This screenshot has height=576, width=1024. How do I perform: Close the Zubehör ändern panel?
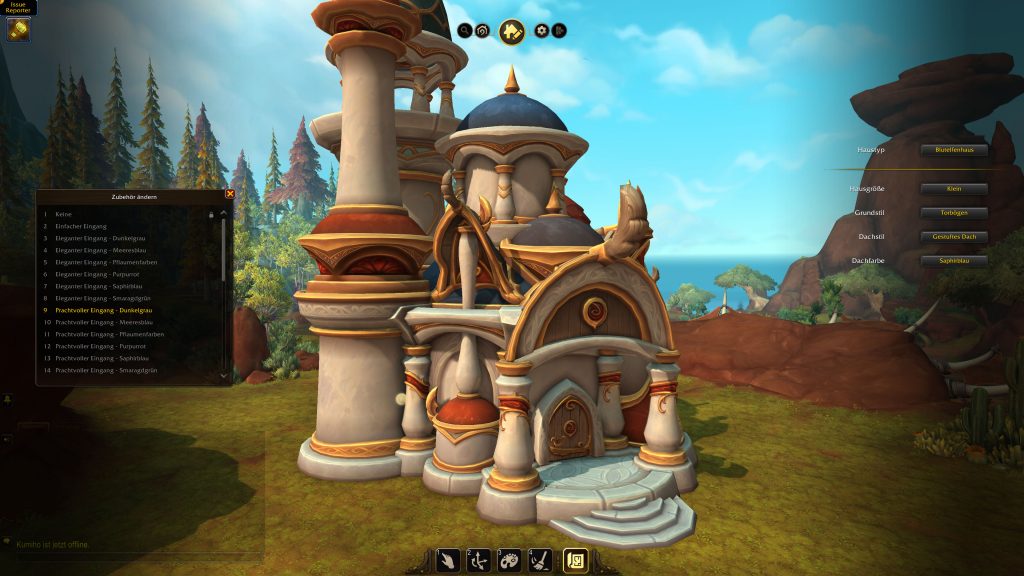[x=230, y=194]
